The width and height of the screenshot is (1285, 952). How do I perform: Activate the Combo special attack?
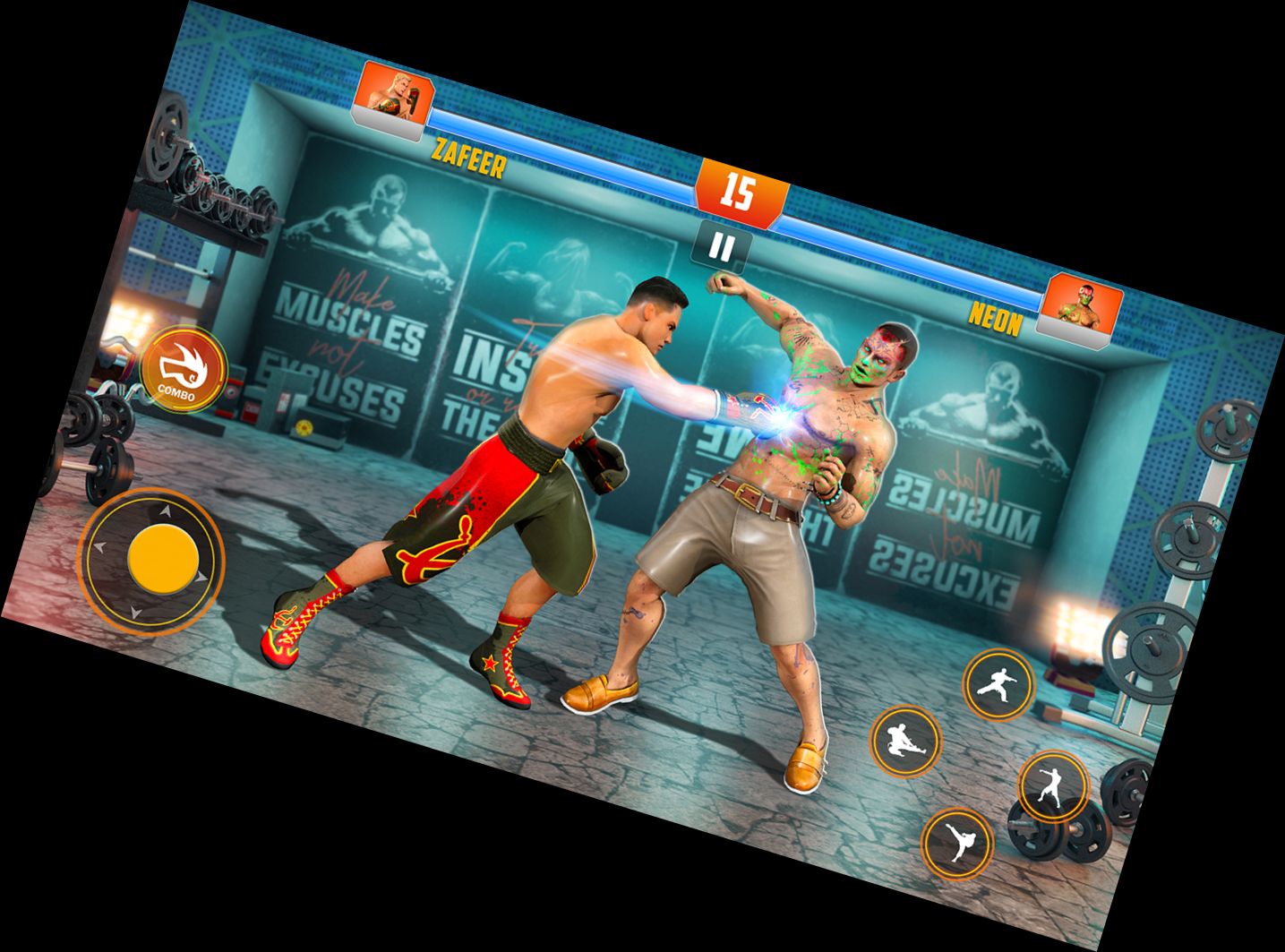click(x=184, y=369)
